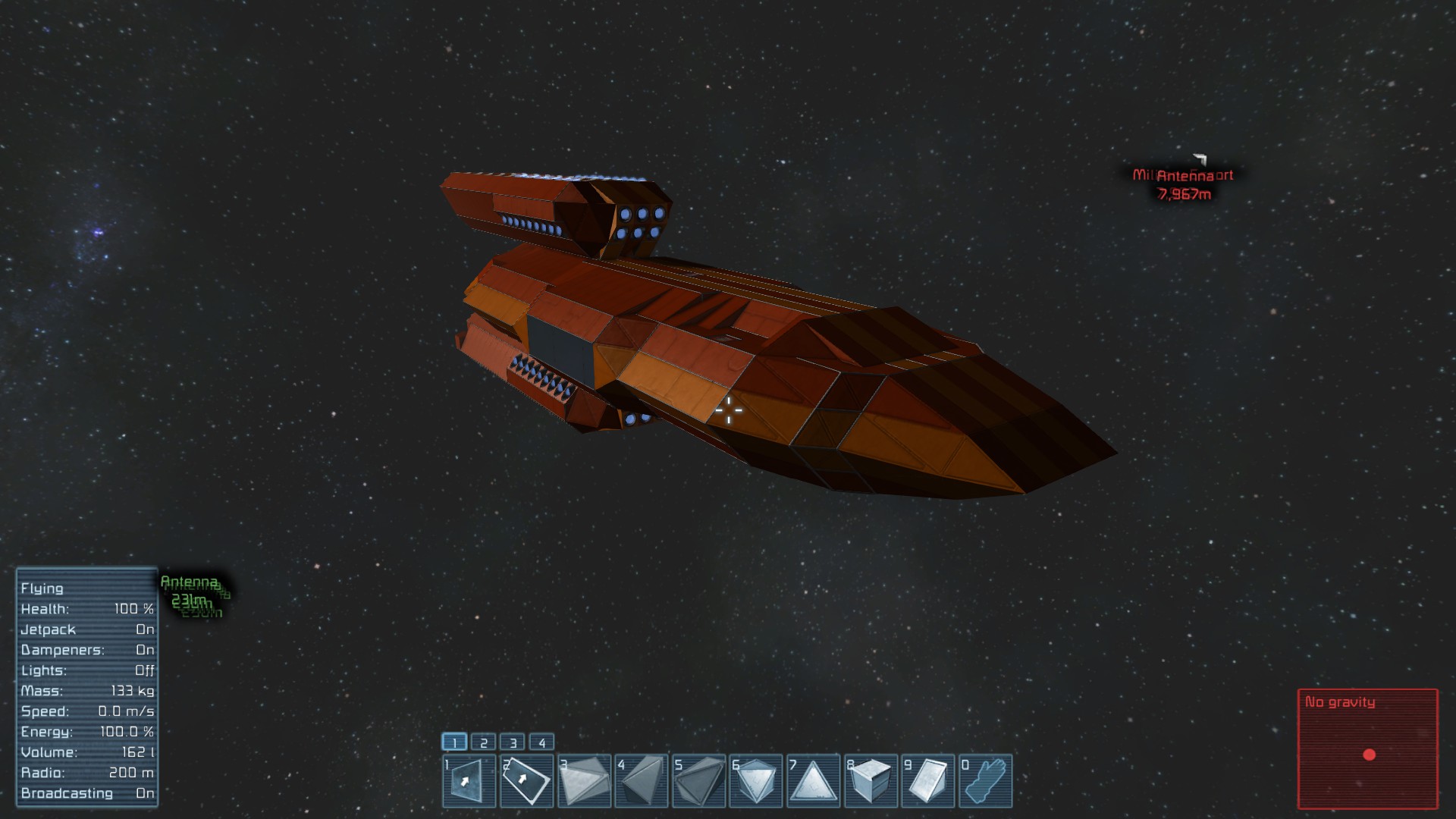Select toolbar page 4

click(x=541, y=742)
